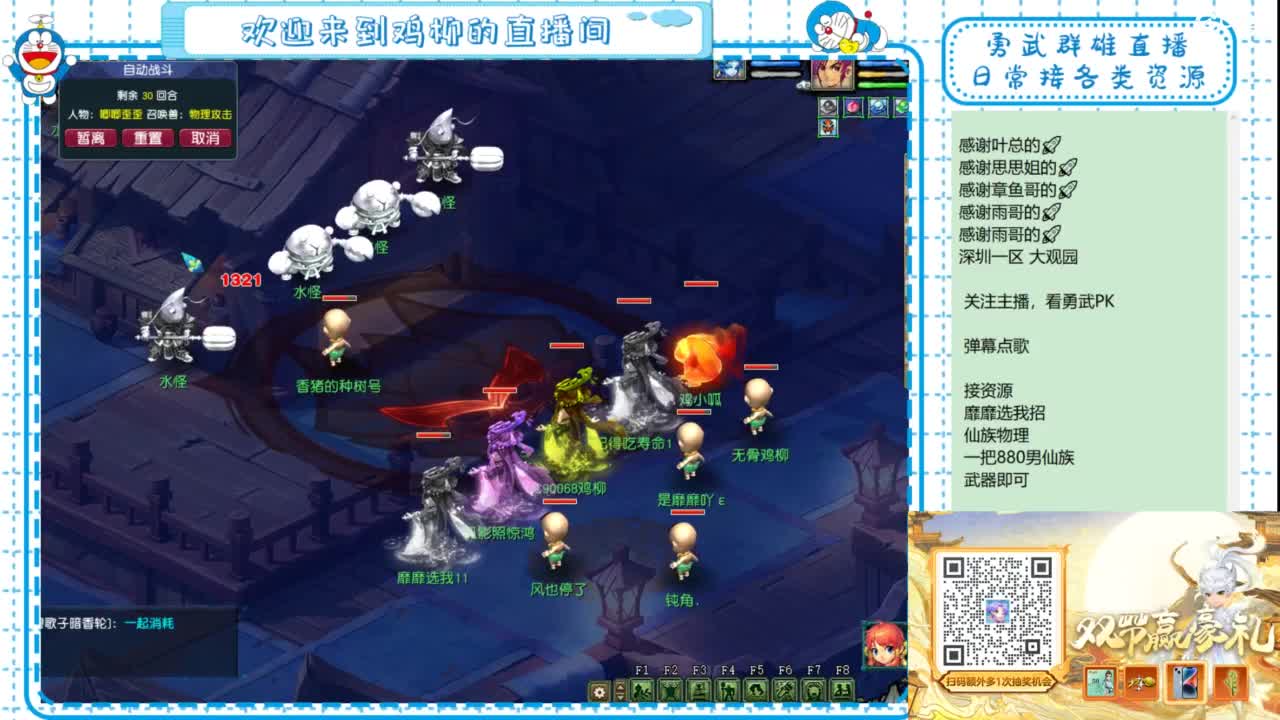
Task: Click the tiger summon icon below the buff row
Action: 828,128
